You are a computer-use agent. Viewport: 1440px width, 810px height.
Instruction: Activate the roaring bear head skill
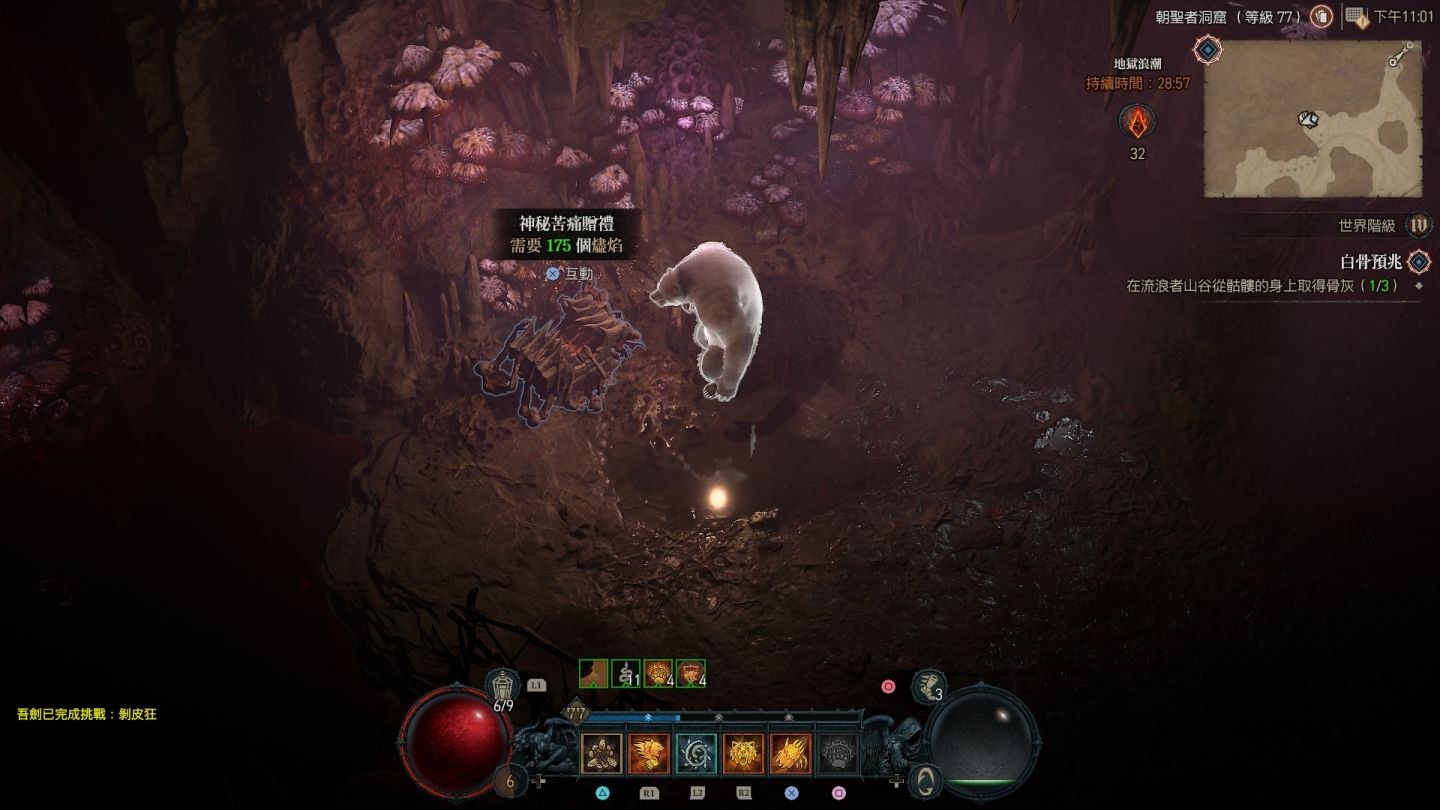[x=743, y=754]
